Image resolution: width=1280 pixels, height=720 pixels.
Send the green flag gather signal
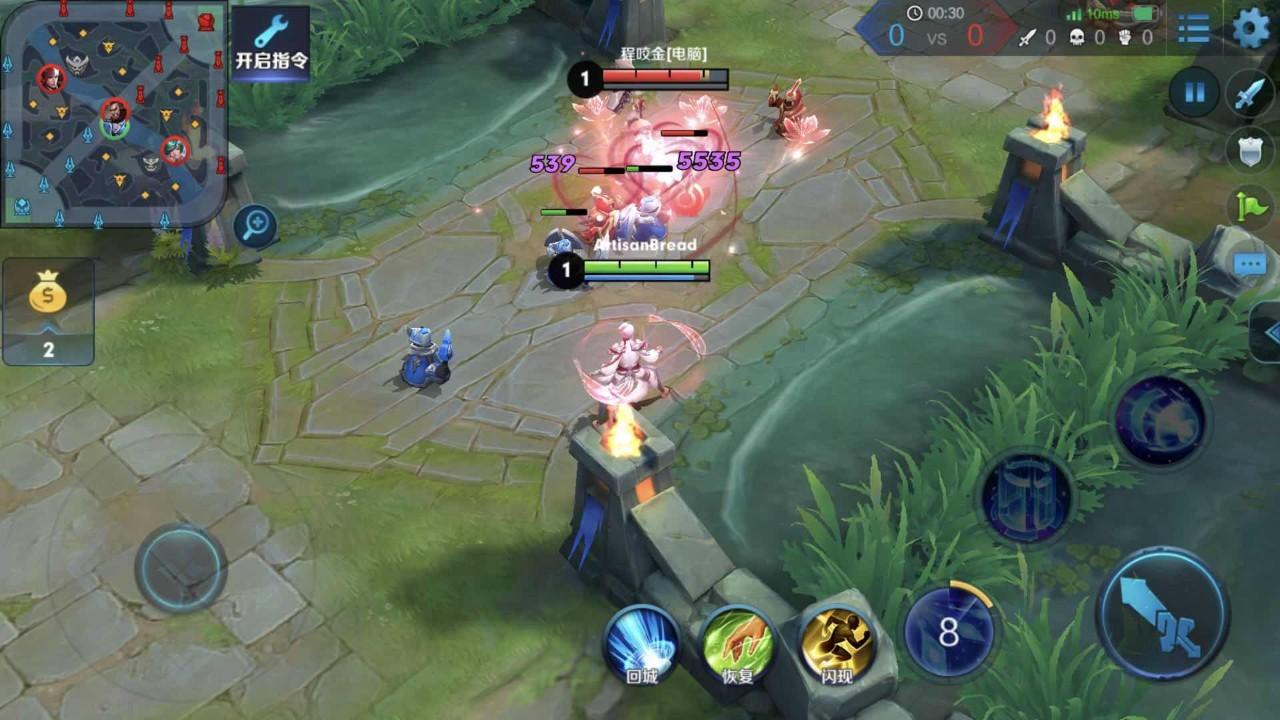[x=1250, y=207]
